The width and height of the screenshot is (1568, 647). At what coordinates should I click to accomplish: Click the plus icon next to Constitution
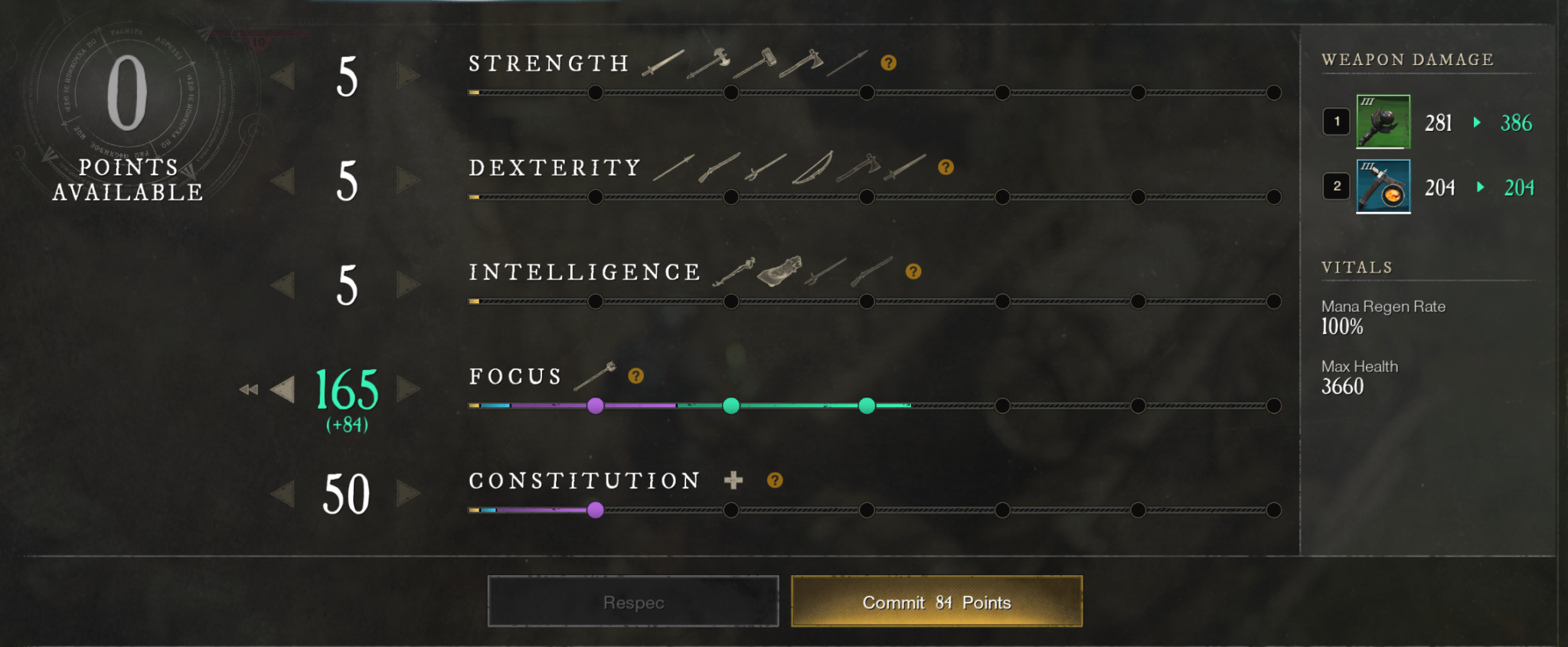tap(733, 479)
